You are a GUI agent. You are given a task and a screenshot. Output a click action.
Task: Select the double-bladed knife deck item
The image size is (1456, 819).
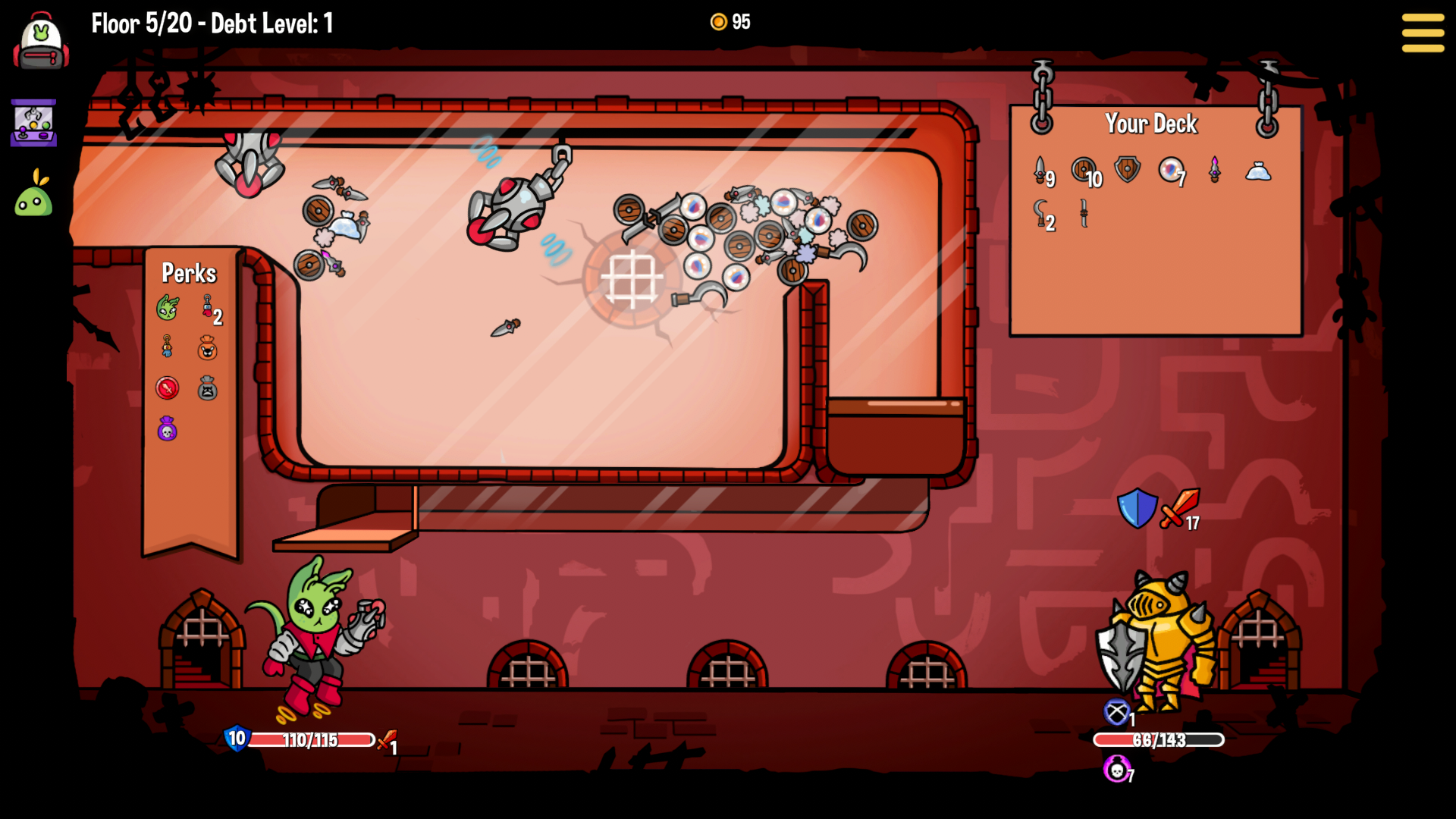[x=1084, y=213]
